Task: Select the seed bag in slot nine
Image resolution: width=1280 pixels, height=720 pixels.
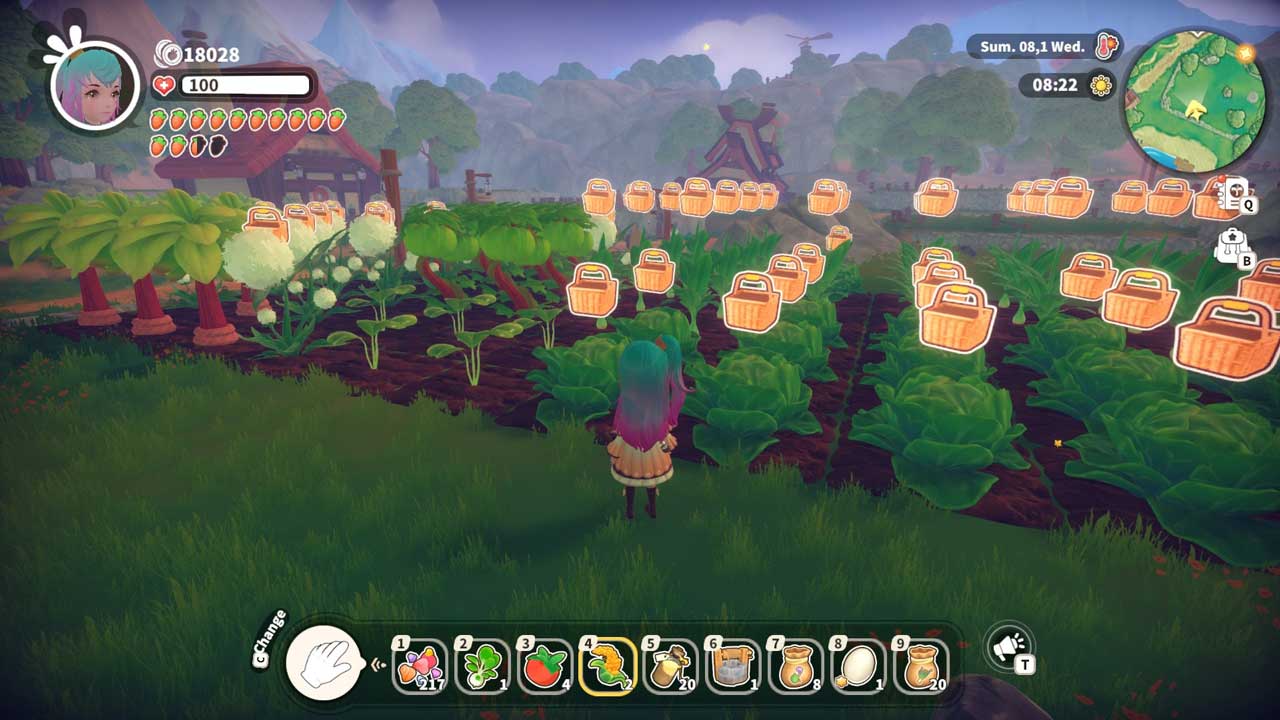Action: pyautogui.click(x=918, y=667)
